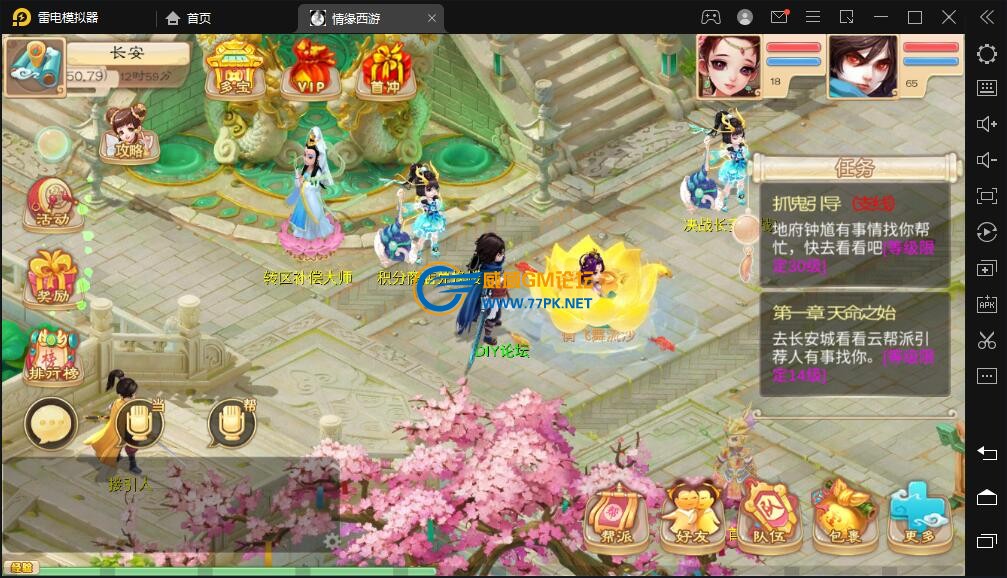Activate the 当 local voice microphone
Screen dimensions: 1007x578
tap(138, 424)
